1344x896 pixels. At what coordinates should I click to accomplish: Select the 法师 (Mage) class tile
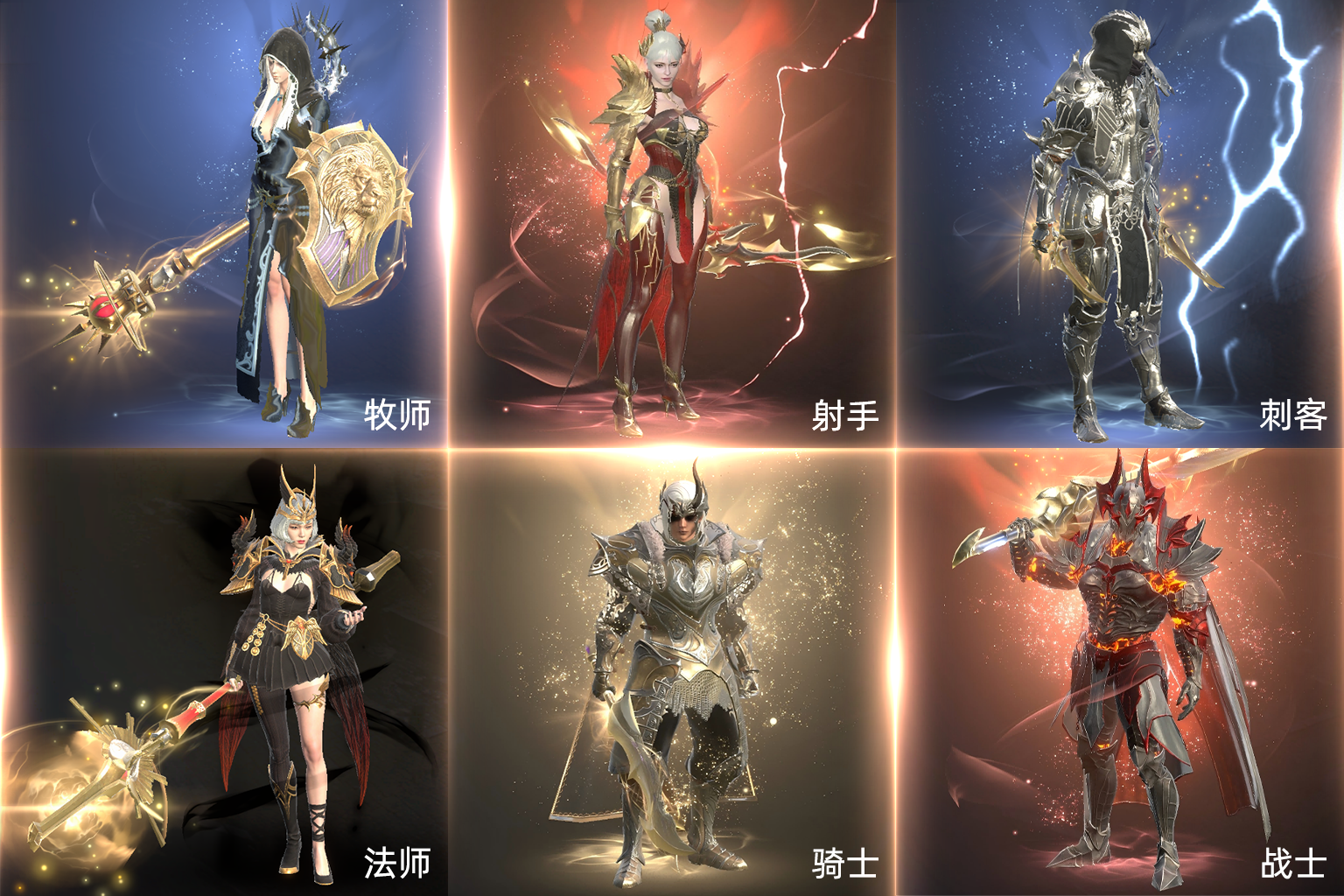224,672
